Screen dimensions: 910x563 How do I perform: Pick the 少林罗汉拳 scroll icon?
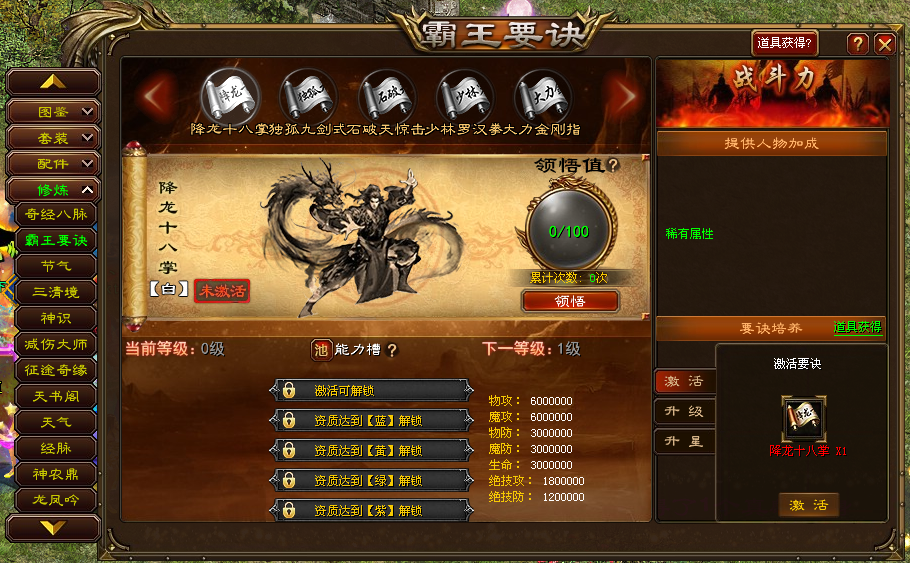coord(464,96)
